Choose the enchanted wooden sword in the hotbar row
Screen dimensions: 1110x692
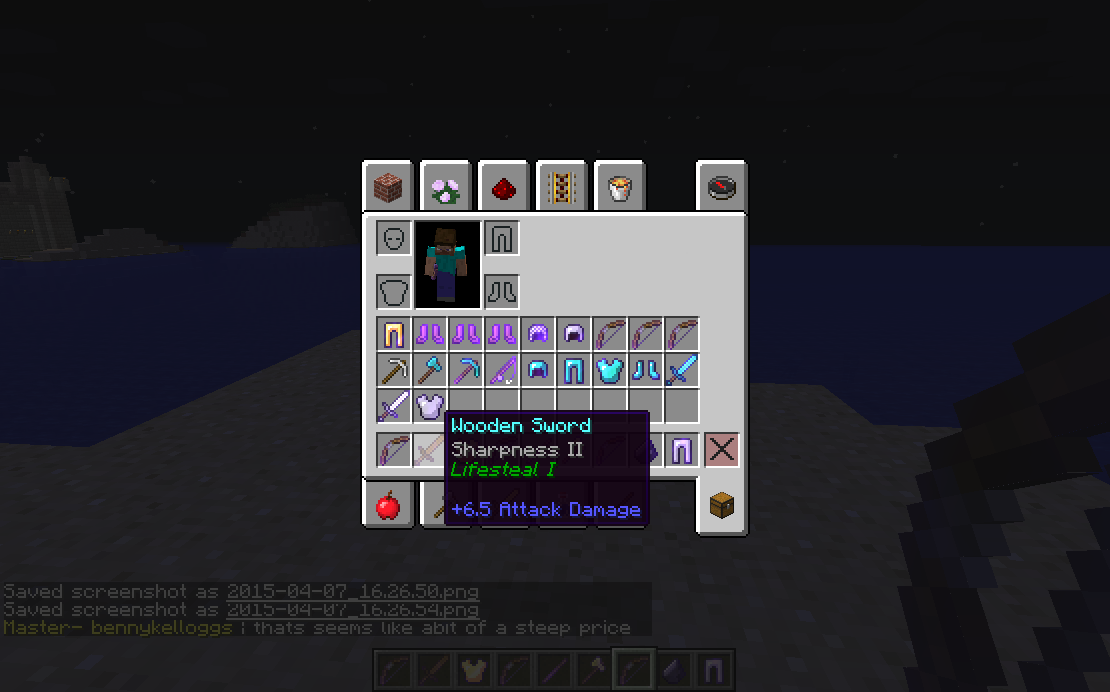[430, 450]
